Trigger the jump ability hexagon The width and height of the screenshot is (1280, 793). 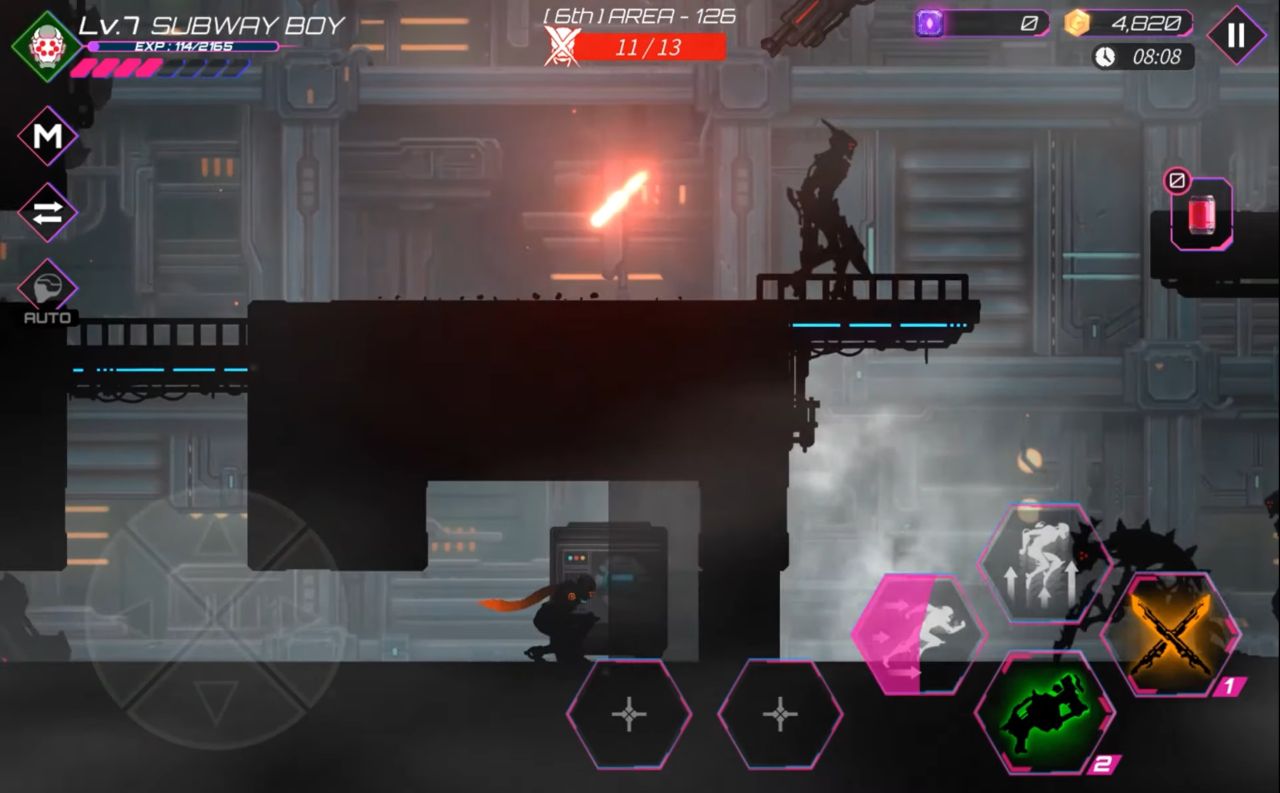tap(1044, 562)
